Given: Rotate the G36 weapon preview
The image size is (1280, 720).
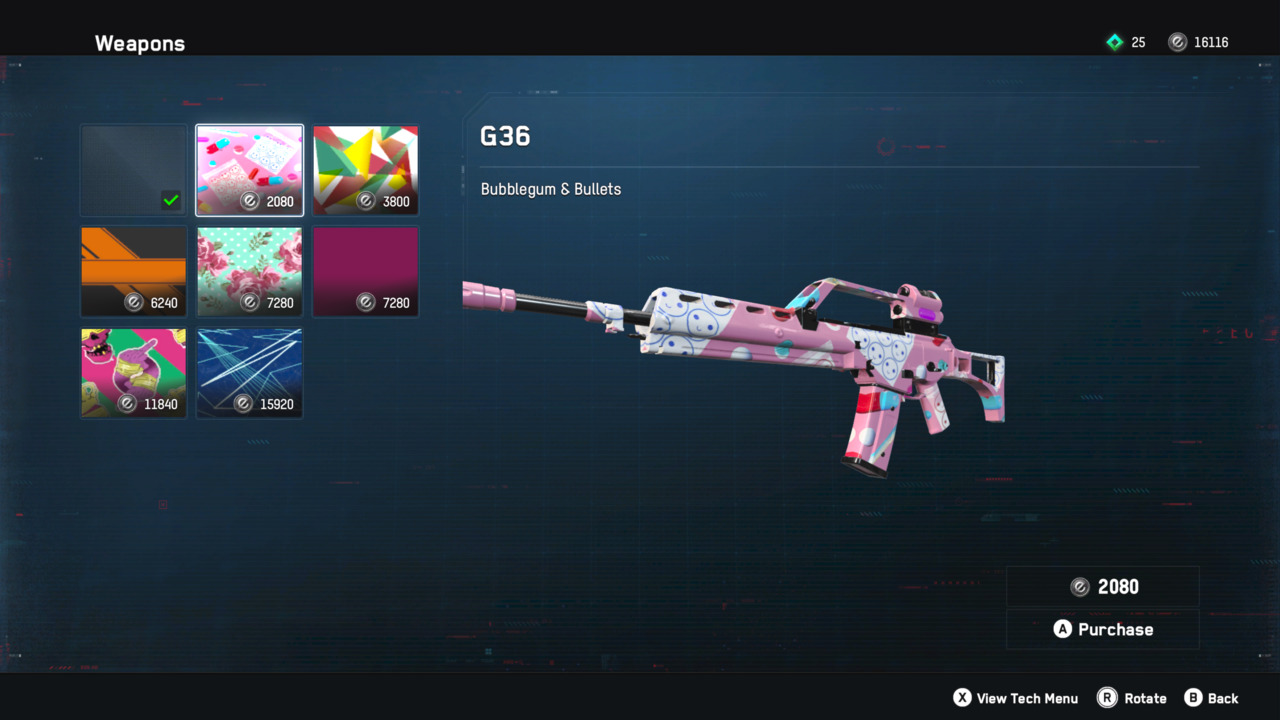Looking at the screenshot, I should click(1132, 698).
